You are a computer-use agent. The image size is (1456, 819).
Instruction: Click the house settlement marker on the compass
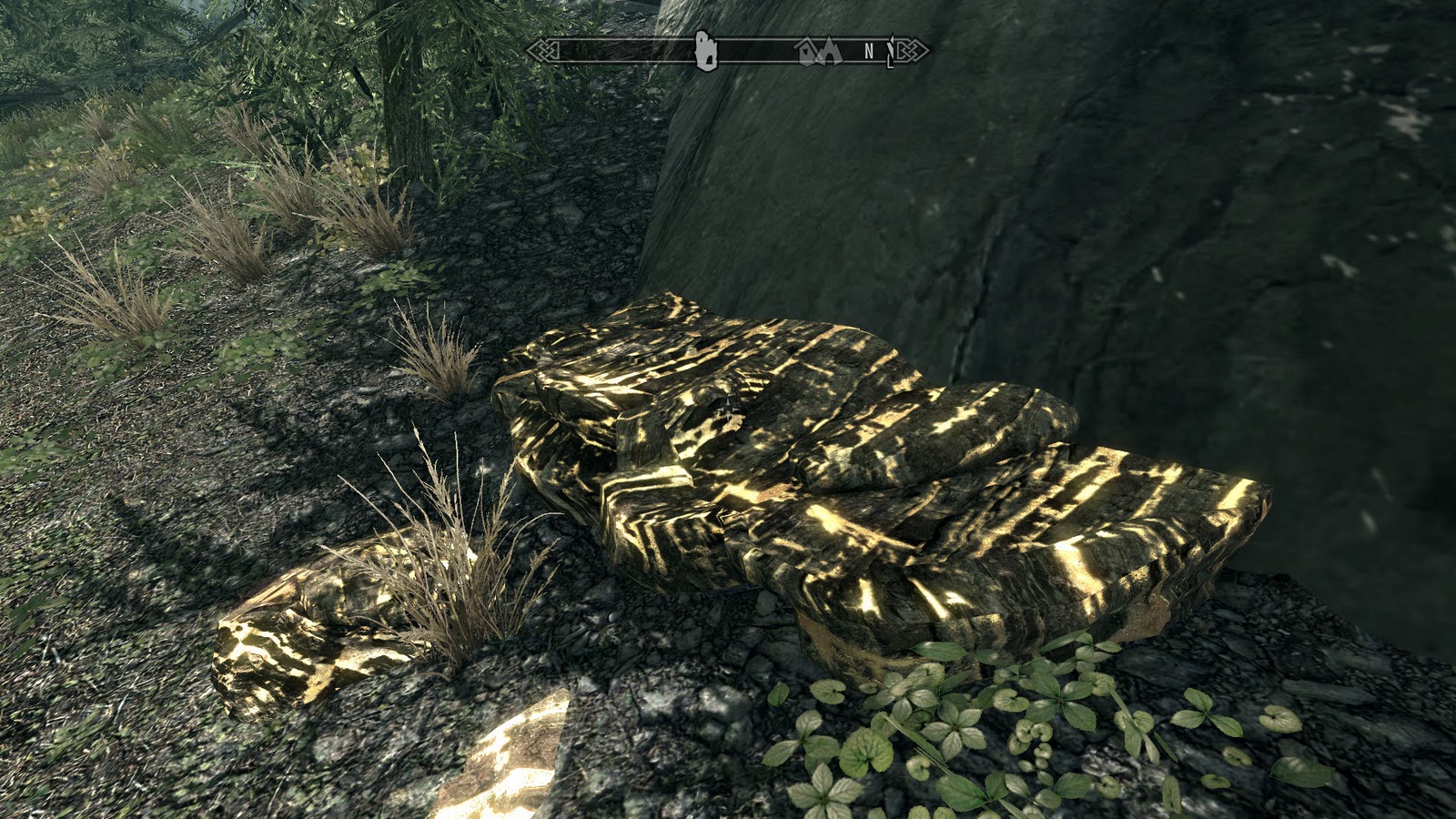[x=806, y=51]
